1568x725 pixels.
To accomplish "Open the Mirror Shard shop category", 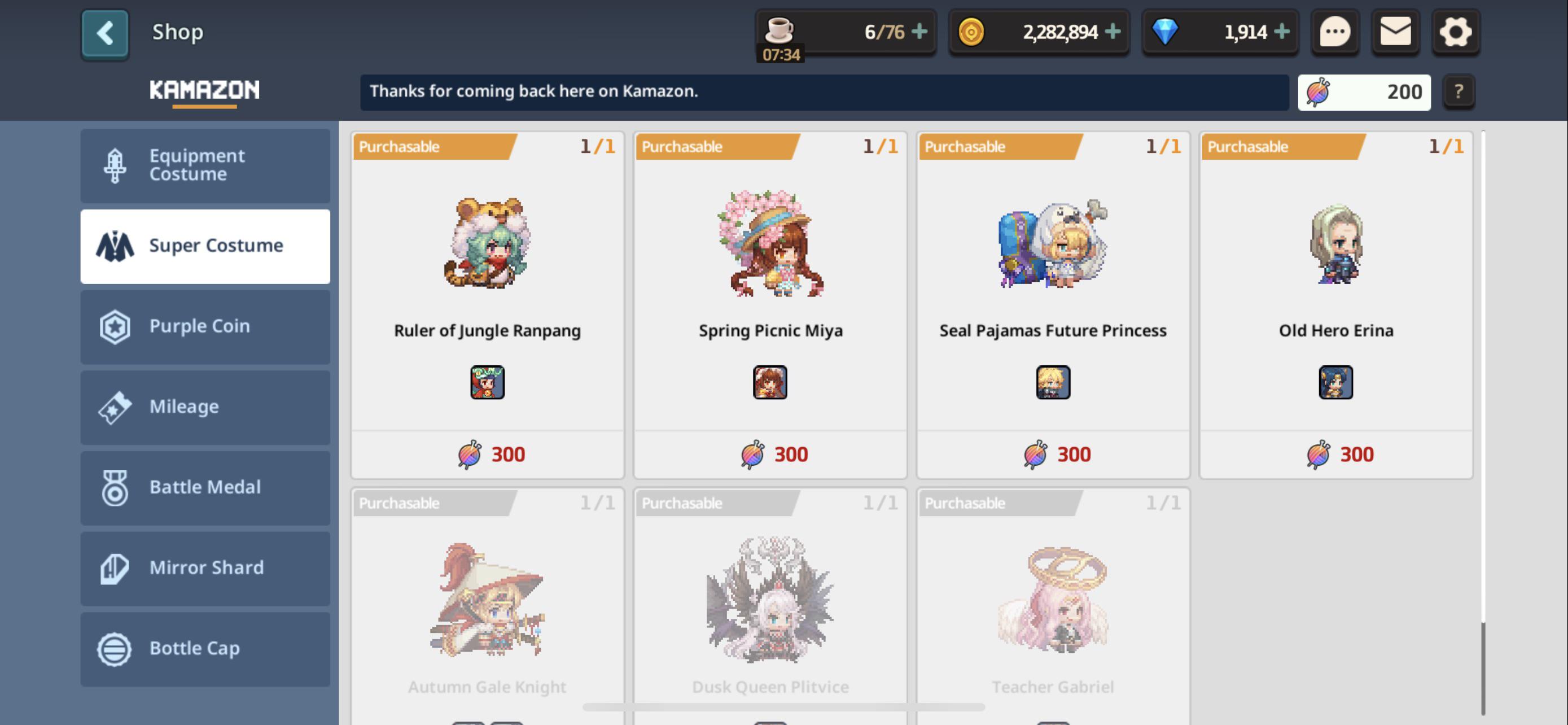I will click(205, 568).
